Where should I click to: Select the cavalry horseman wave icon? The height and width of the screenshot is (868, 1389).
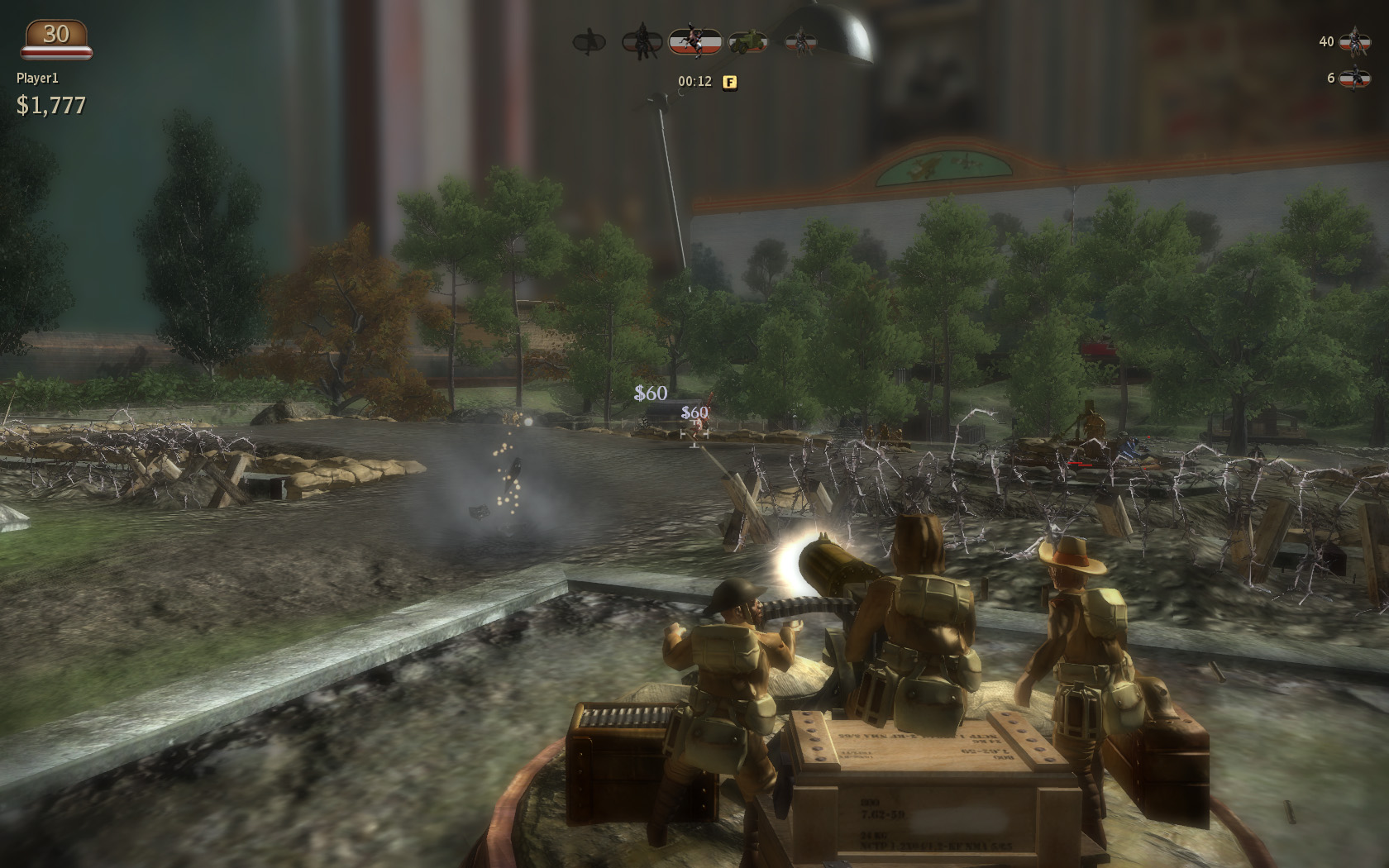click(694, 41)
